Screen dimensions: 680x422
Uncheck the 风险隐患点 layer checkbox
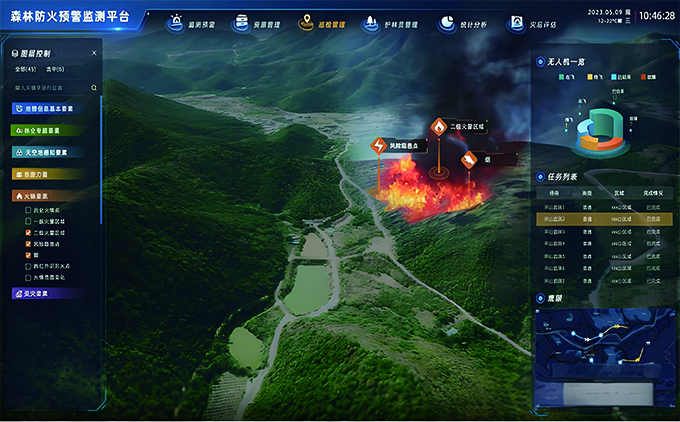coord(28,243)
